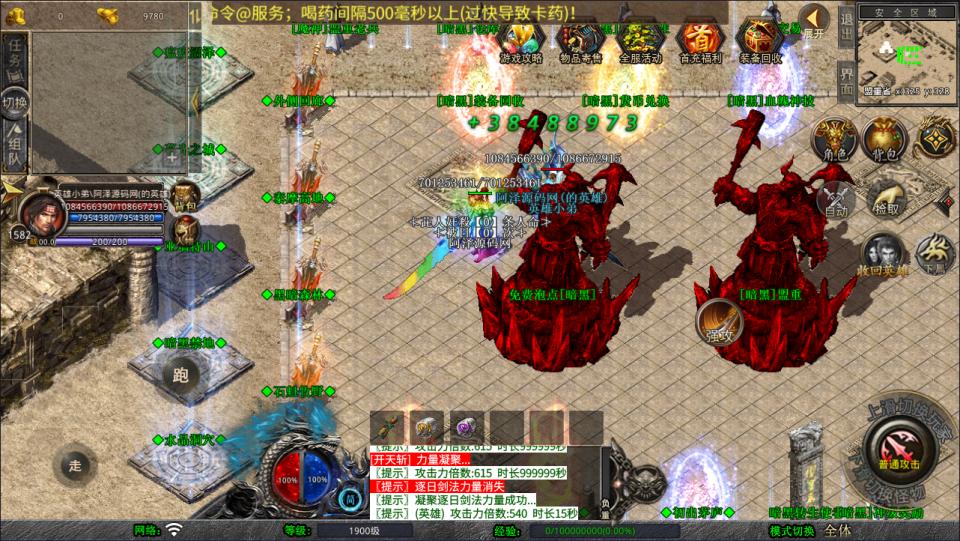
Task: Tap the 拾取 pick-up button
Action: (885, 197)
